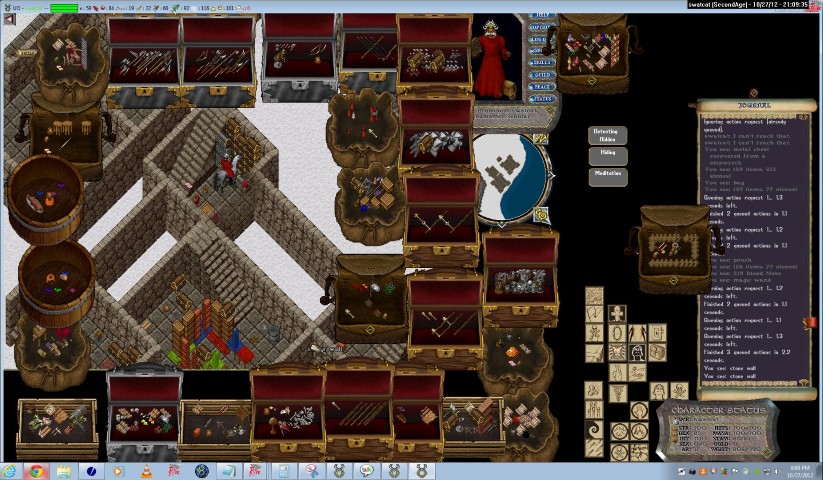Screen dimensions: 823x480
Task: Click the character portrait in red robe
Action: pyautogui.click(x=491, y=58)
